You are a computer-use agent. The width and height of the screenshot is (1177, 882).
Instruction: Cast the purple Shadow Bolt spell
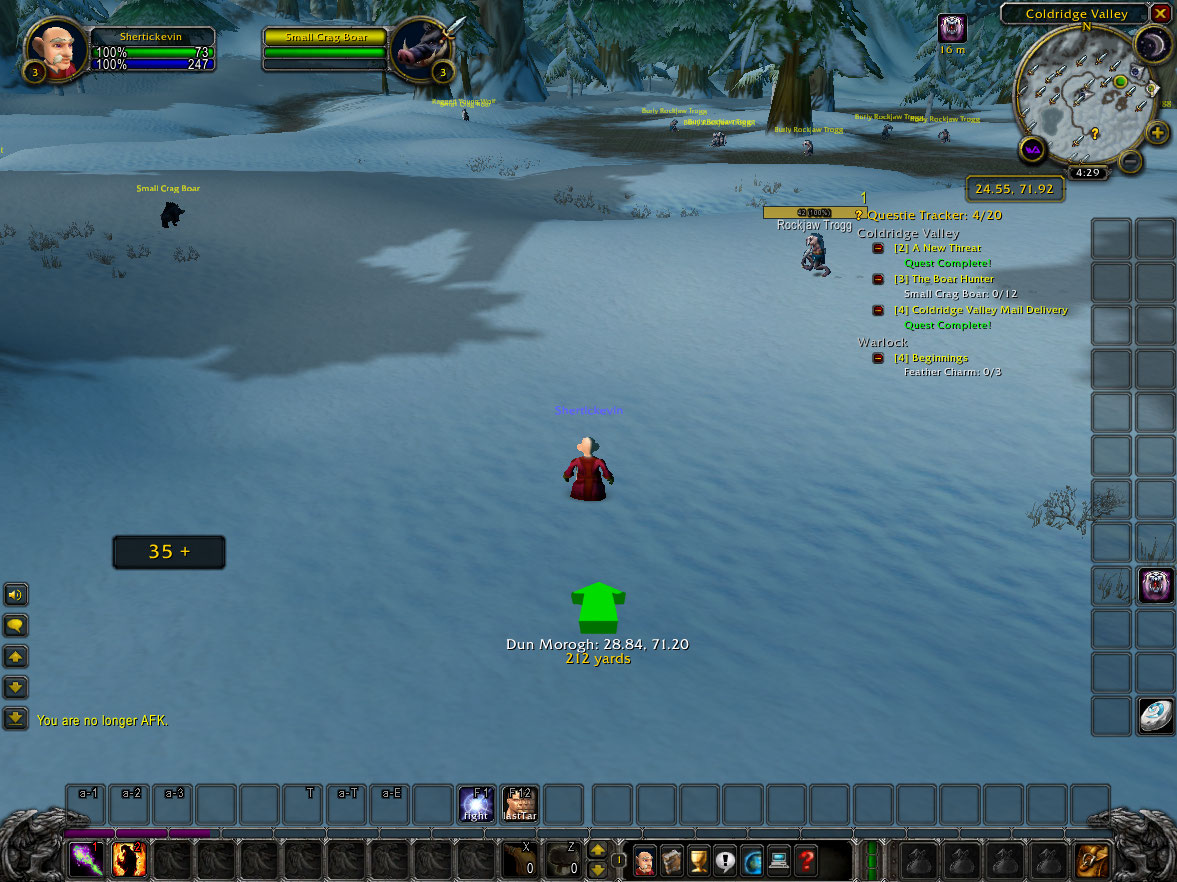tap(86, 859)
